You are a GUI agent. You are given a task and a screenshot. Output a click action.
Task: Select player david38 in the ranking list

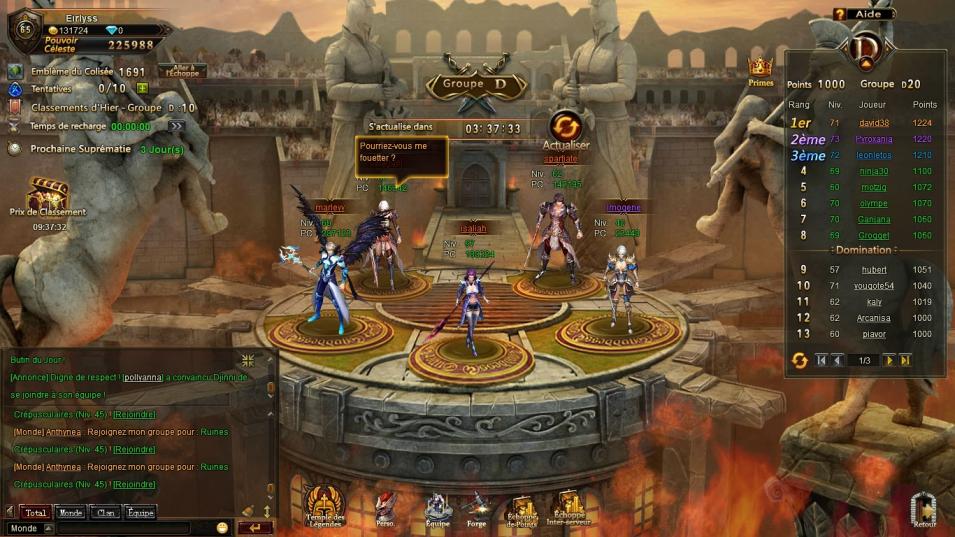point(874,123)
